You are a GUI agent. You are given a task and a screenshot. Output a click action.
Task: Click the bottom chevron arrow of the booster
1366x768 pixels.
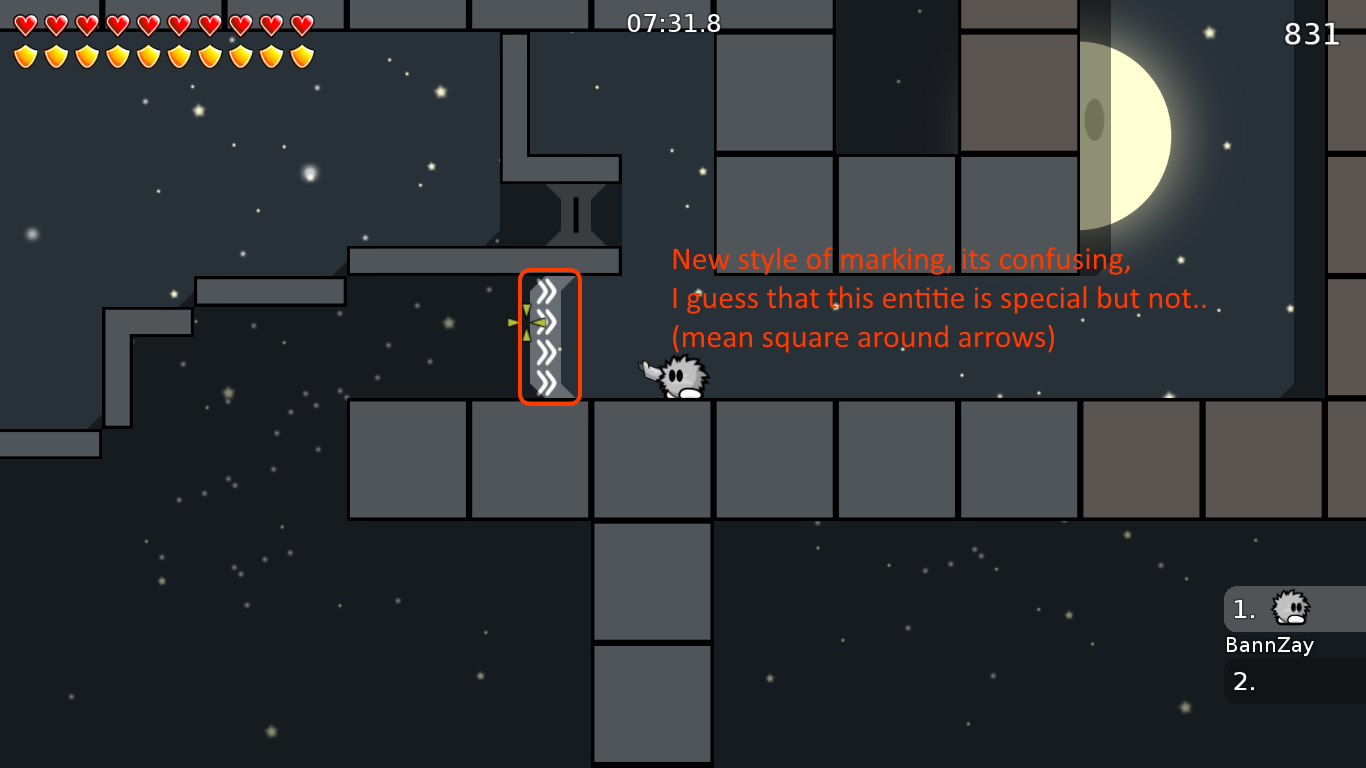pyautogui.click(x=545, y=381)
